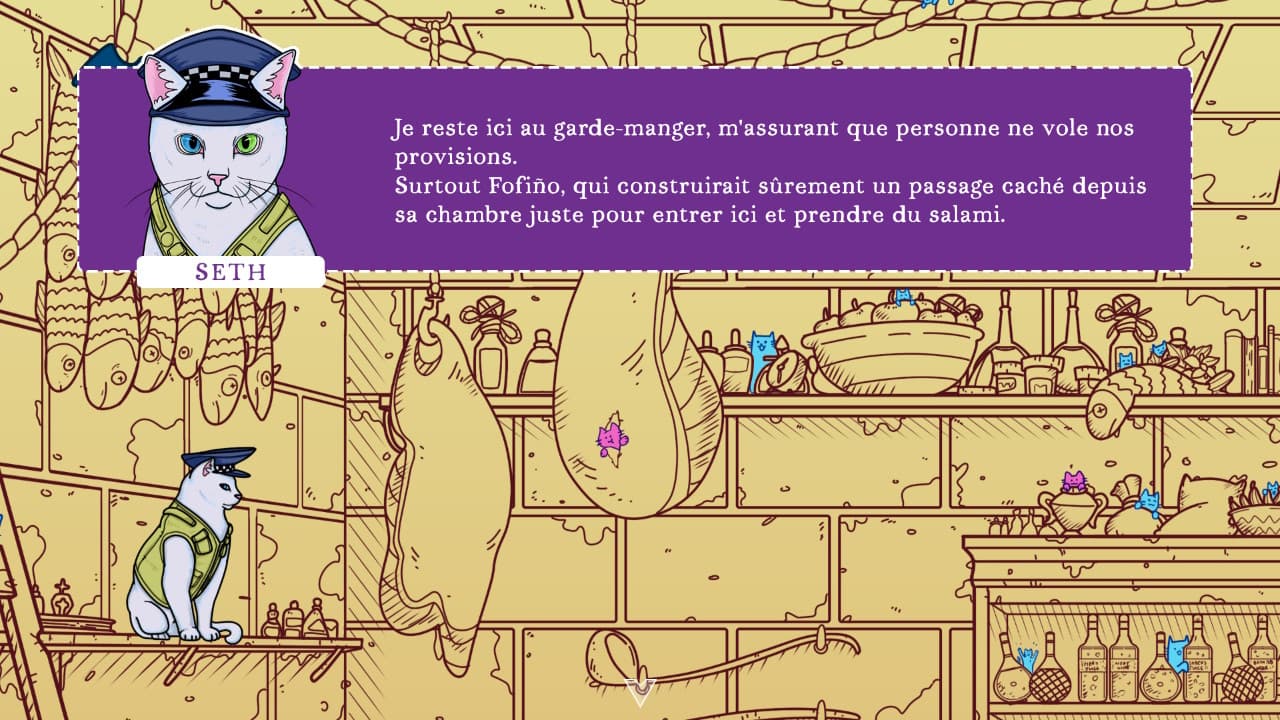
Task: Click the blue cat near the whisk basket
Action: [1271, 488]
